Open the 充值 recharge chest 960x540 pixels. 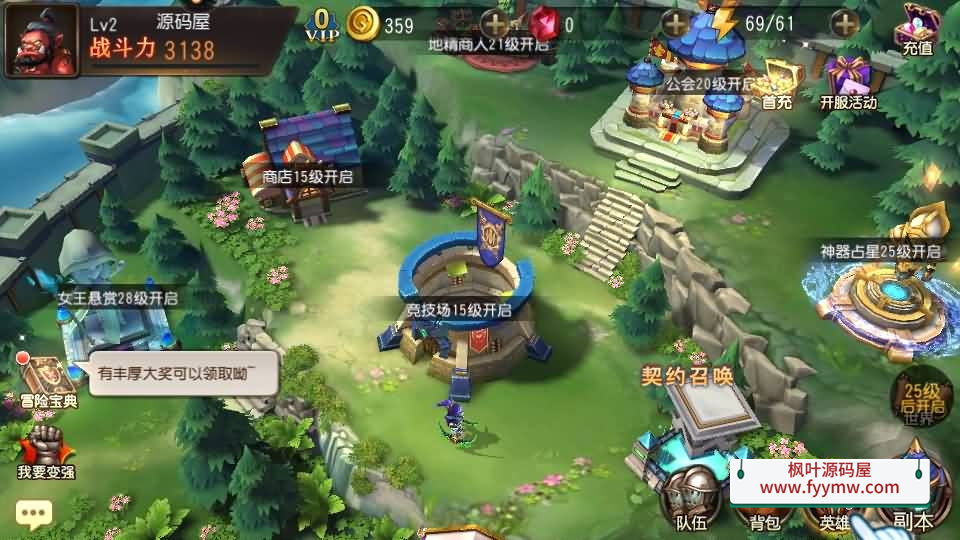(916, 28)
